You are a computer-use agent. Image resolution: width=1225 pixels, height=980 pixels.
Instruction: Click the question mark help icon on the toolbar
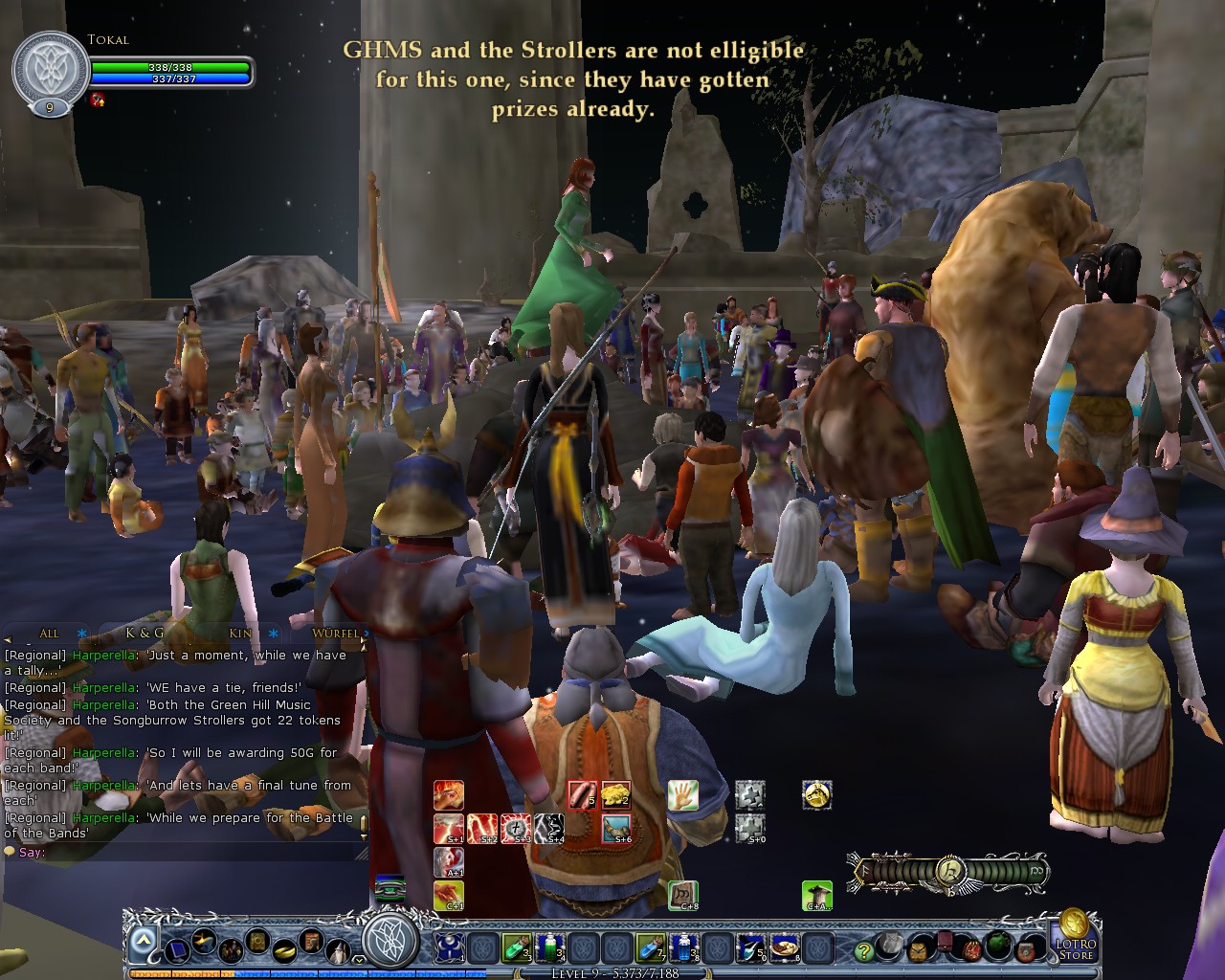pos(862,950)
